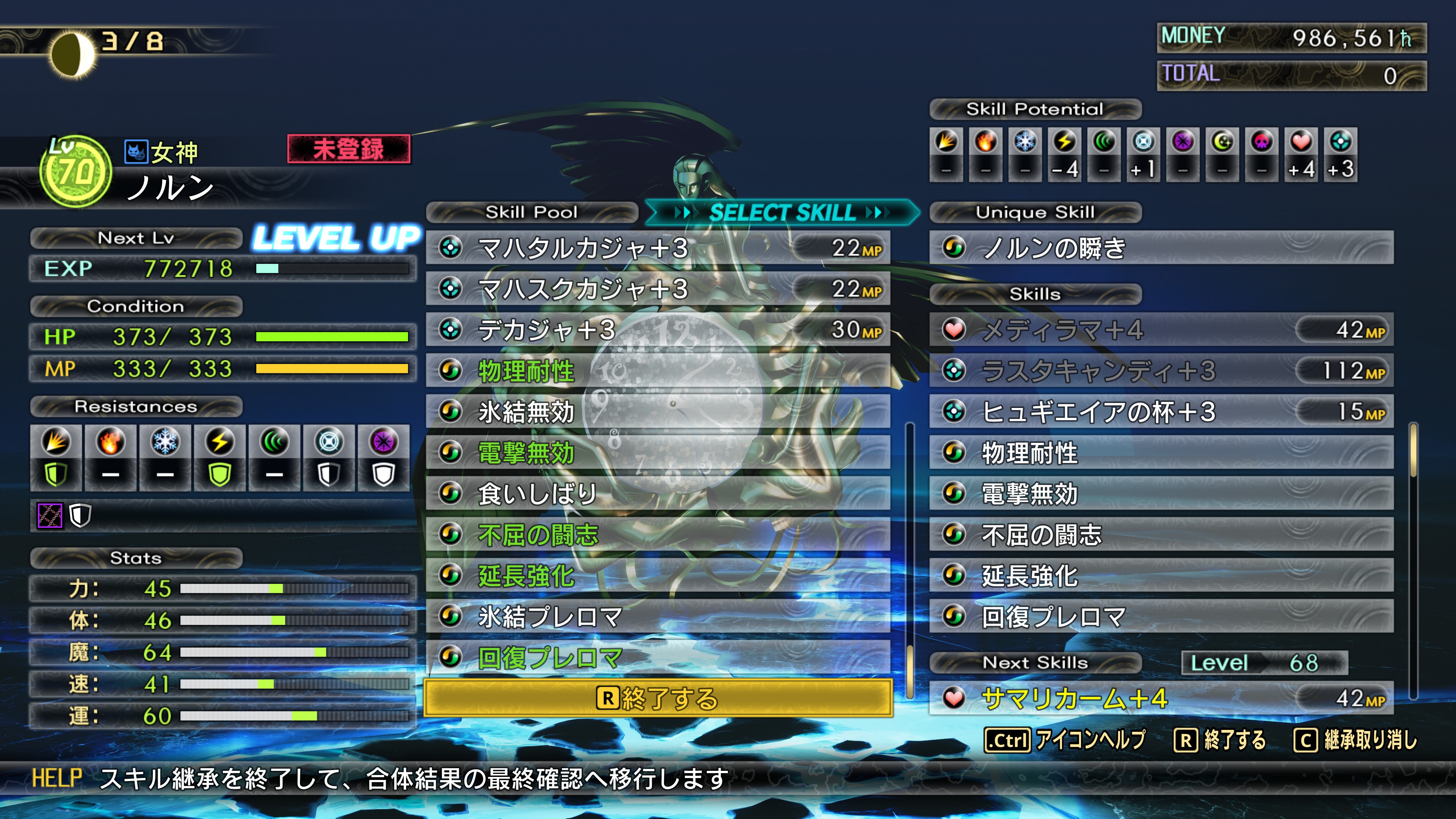Image resolution: width=1456 pixels, height=819 pixels.
Task: Click the Skills list scrollbar
Action: (x=1413, y=560)
